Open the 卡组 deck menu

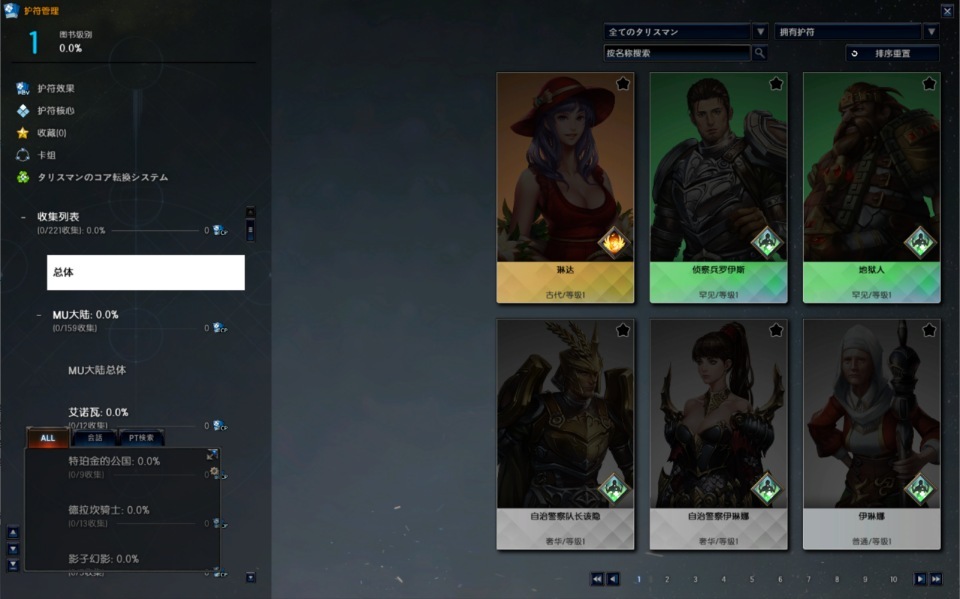[46, 155]
